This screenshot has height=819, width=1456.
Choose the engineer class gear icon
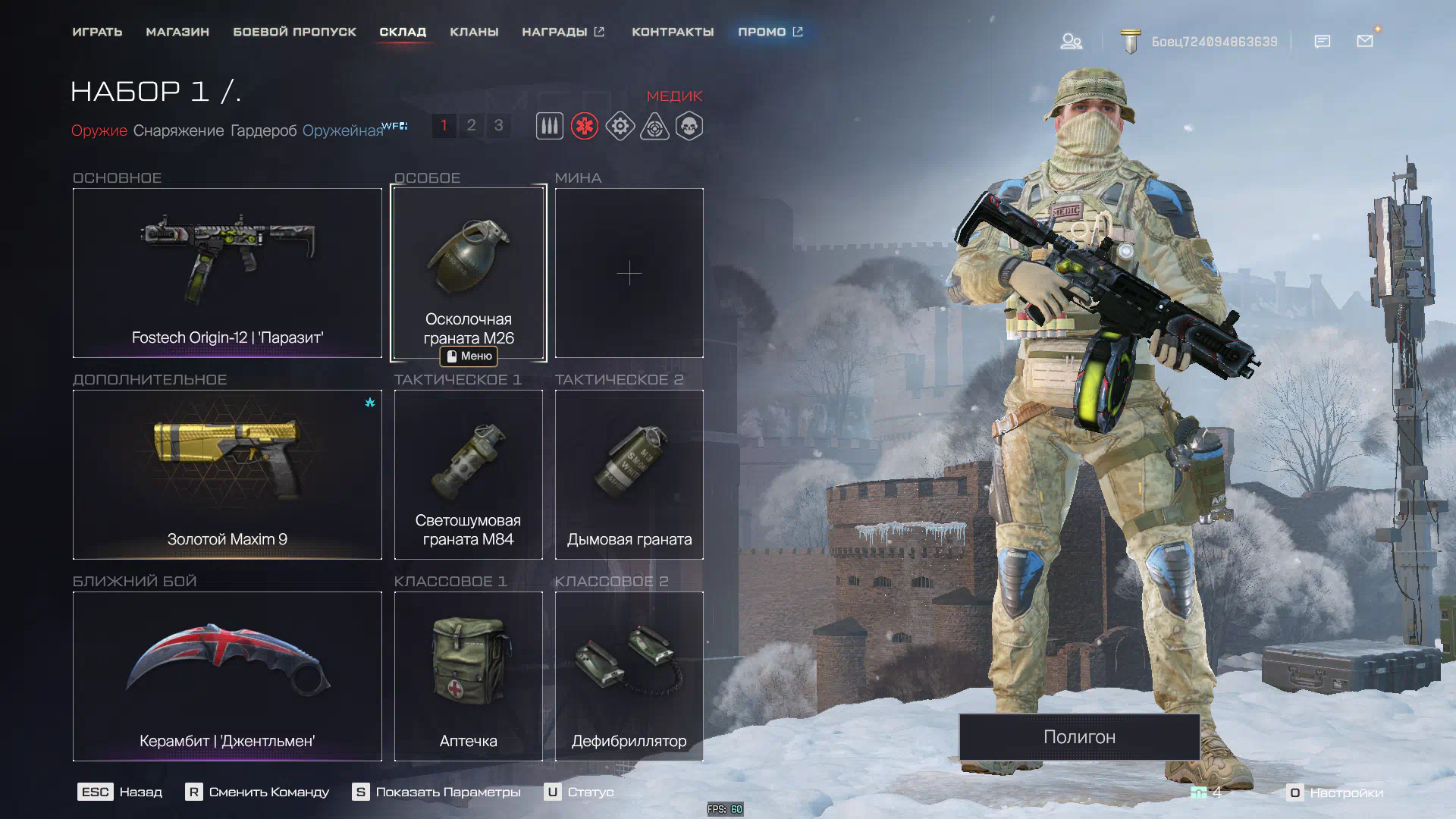pyautogui.click(x=620, y=126)
